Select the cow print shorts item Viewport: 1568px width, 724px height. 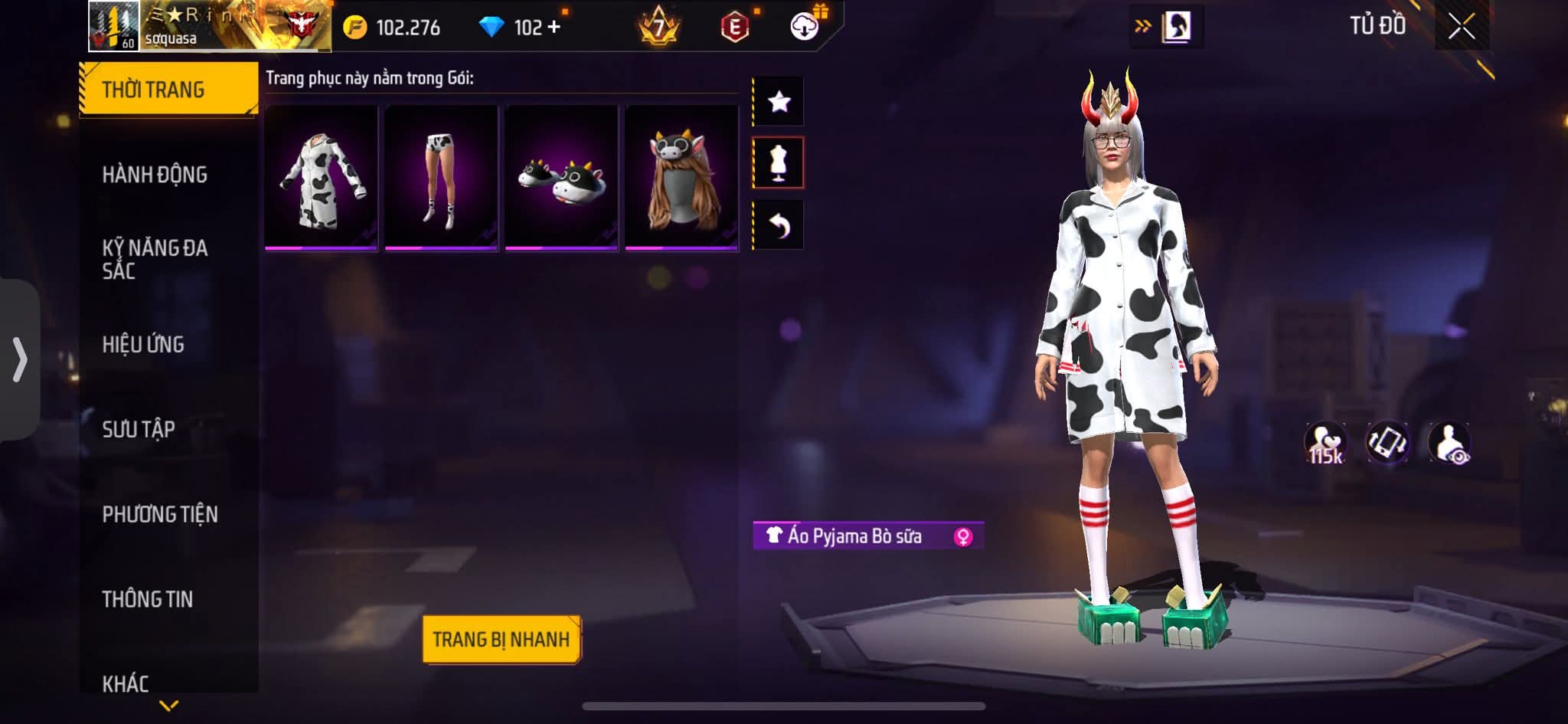(442, 178)
